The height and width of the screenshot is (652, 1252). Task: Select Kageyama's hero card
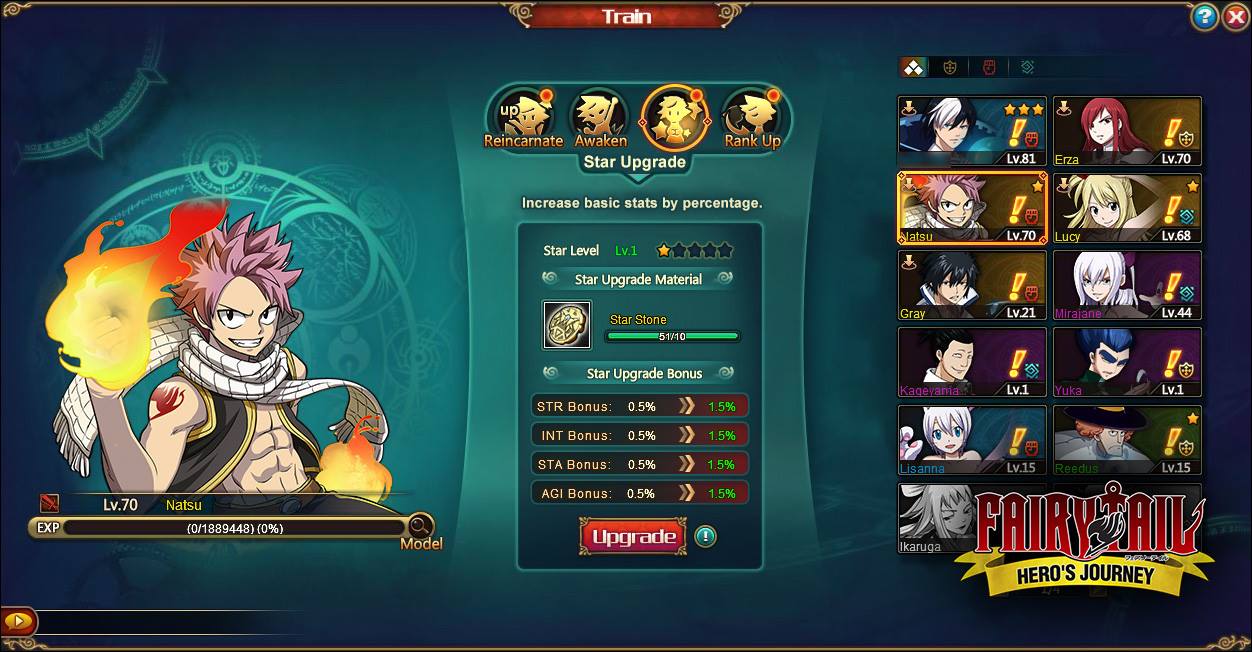point(972,362)
